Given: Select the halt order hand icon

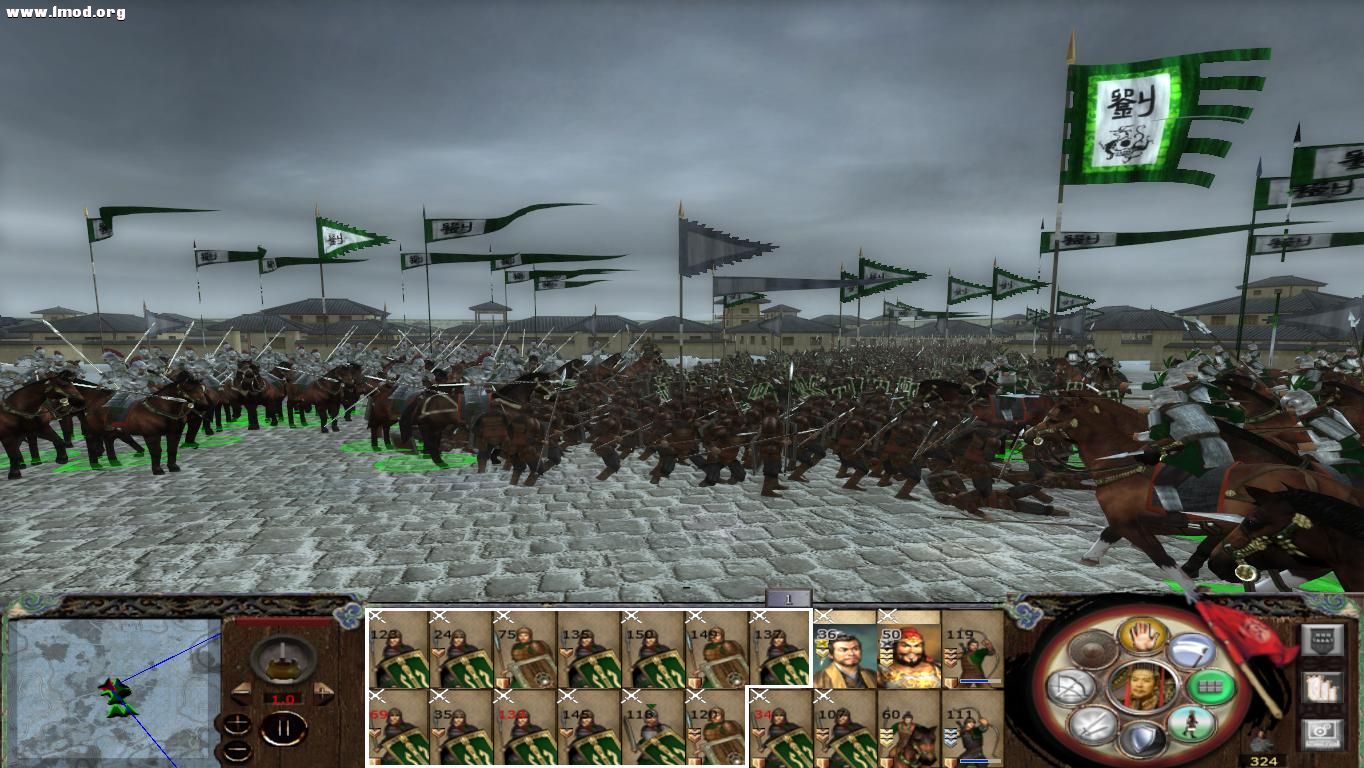Looking at the screenshot, I should pyautogui.click(x=1143, y=636).
